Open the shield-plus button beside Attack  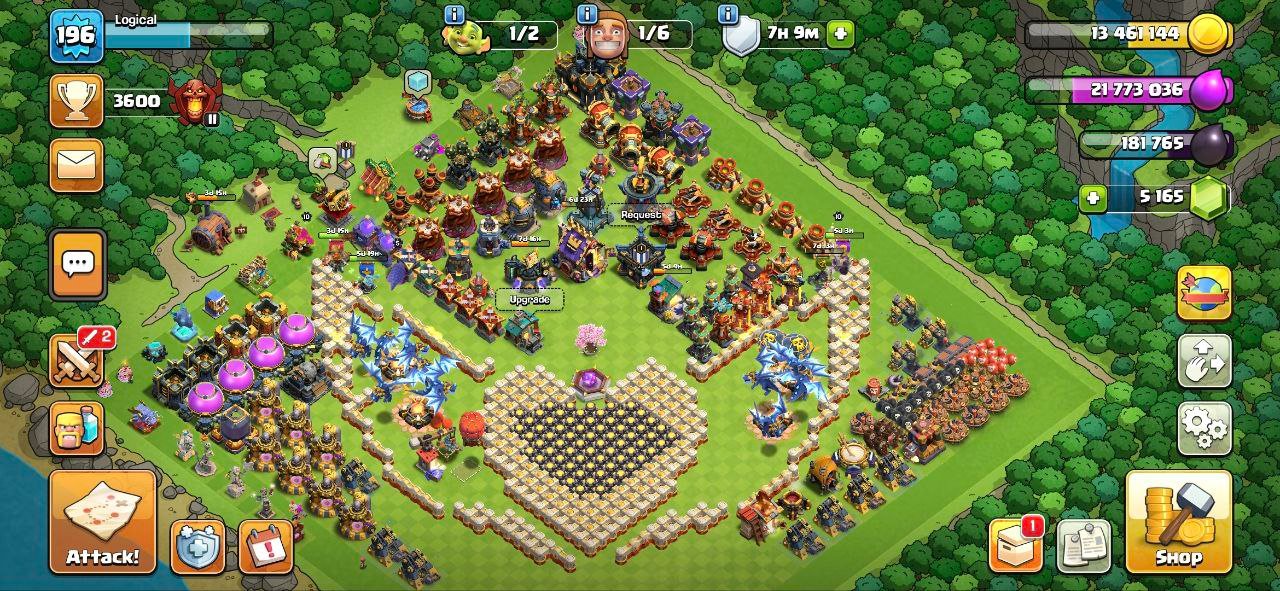[197, 547]
